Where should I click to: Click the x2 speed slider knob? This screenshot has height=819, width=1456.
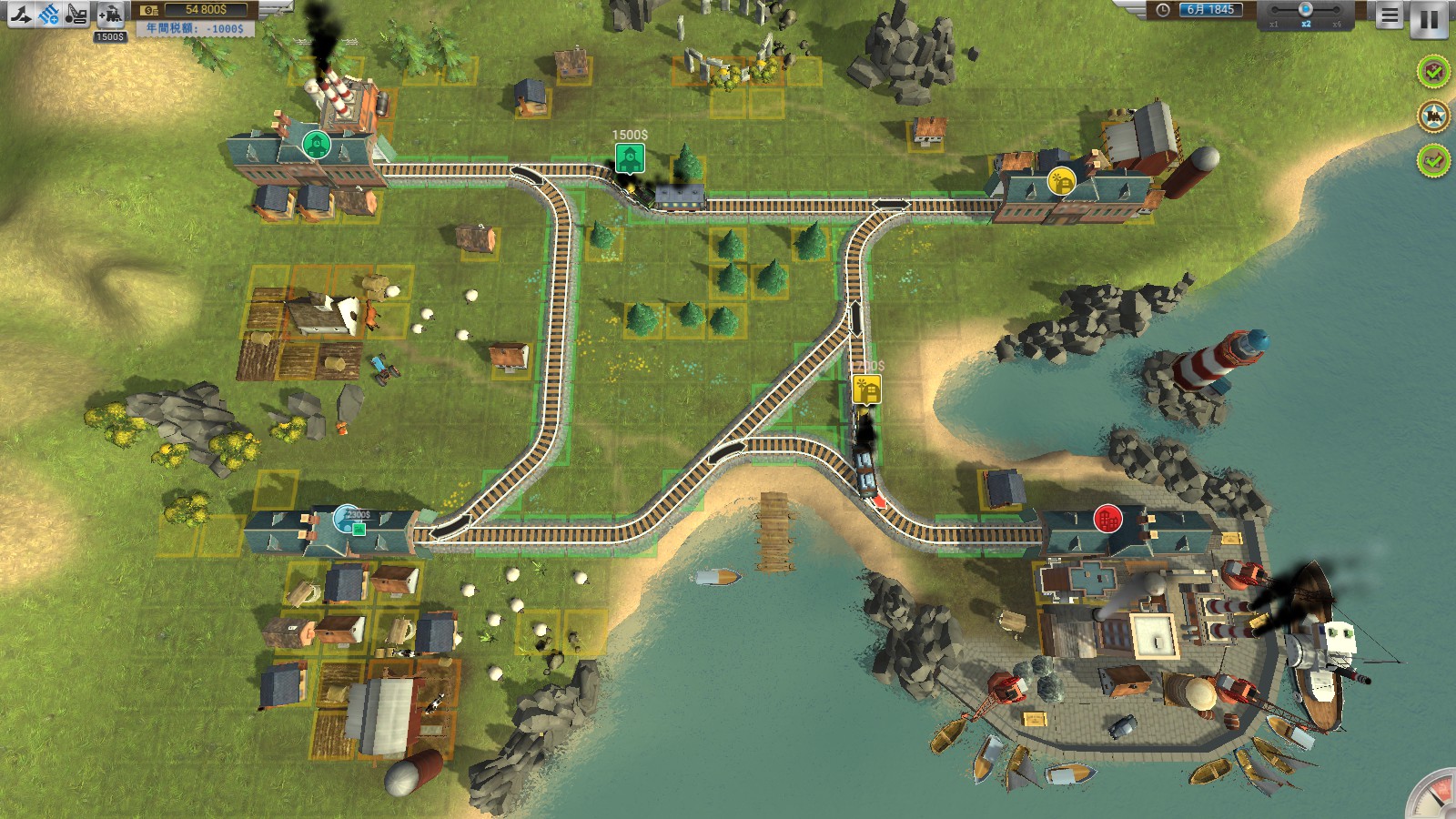coord(1305,9)
